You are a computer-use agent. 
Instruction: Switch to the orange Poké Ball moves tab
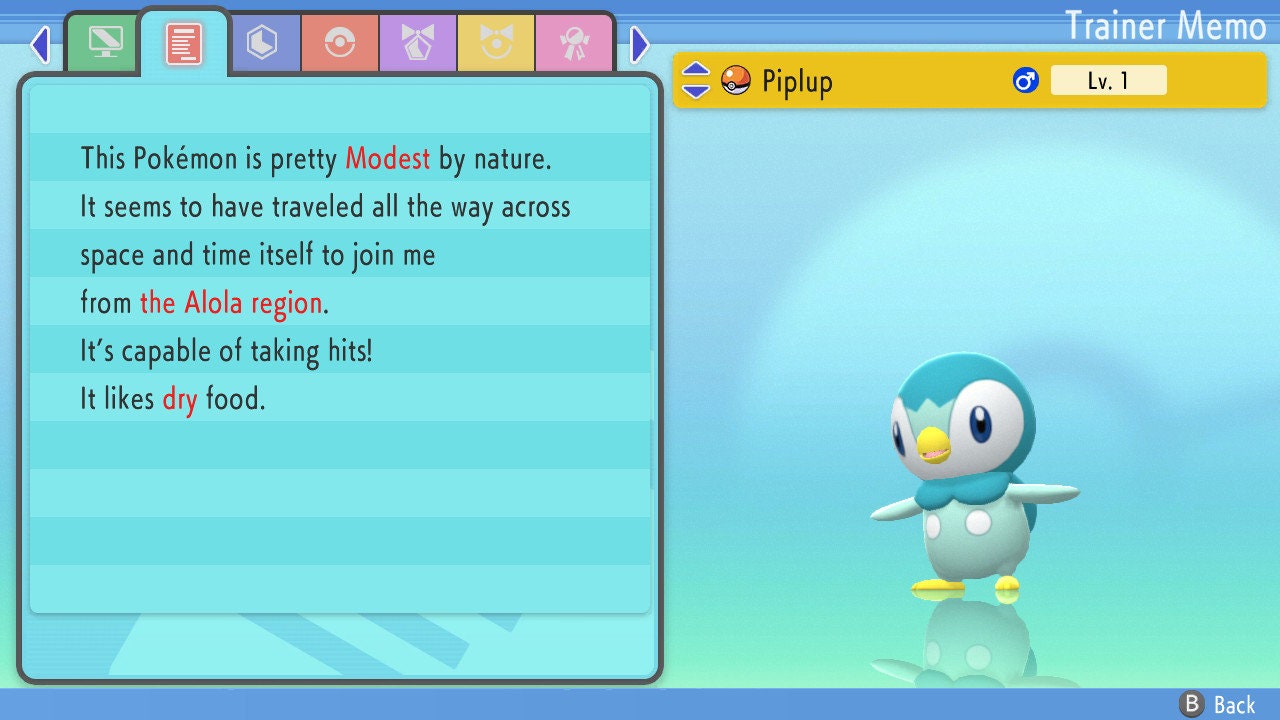tap(340, 43)
